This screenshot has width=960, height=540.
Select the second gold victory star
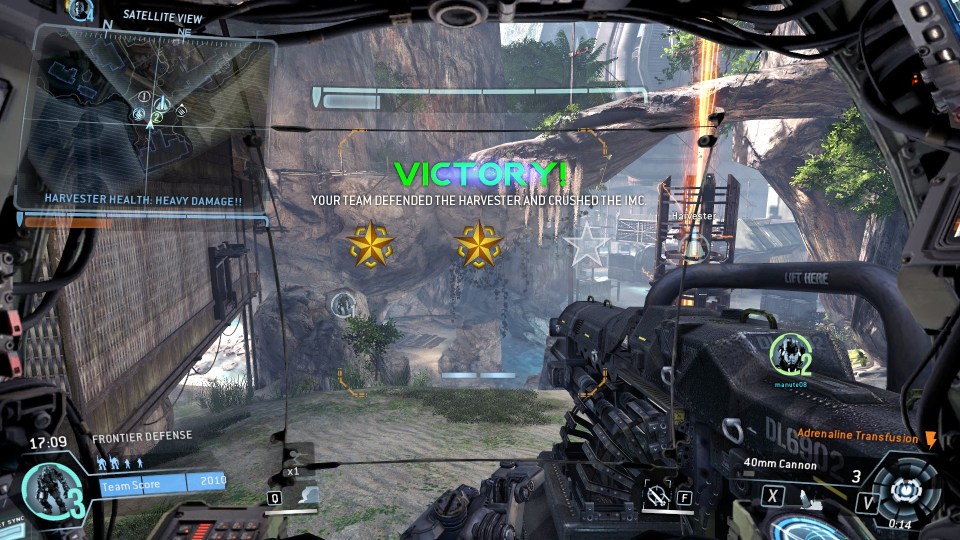[478, 244]
